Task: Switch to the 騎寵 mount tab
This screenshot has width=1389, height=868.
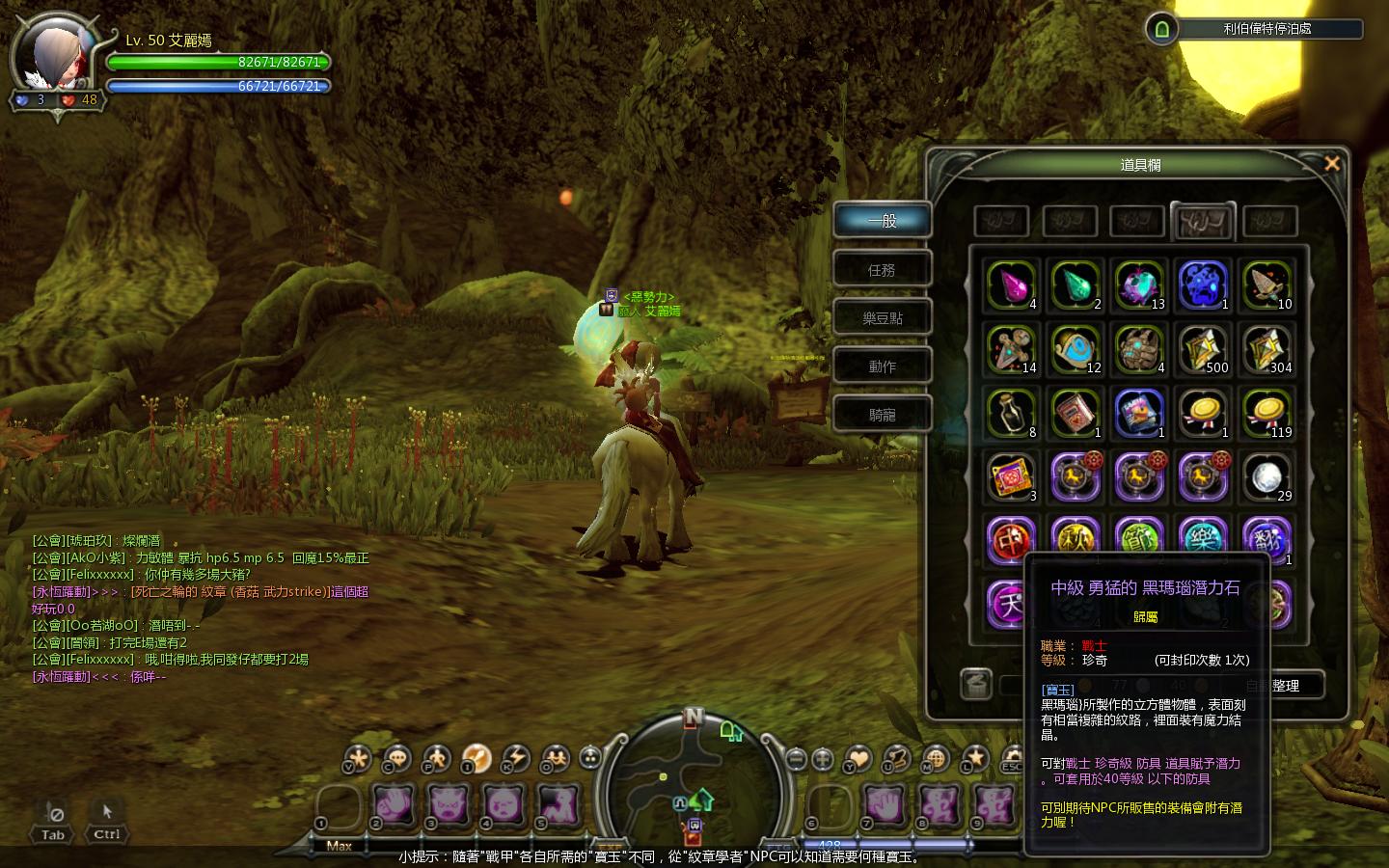Action: (882, 415)
